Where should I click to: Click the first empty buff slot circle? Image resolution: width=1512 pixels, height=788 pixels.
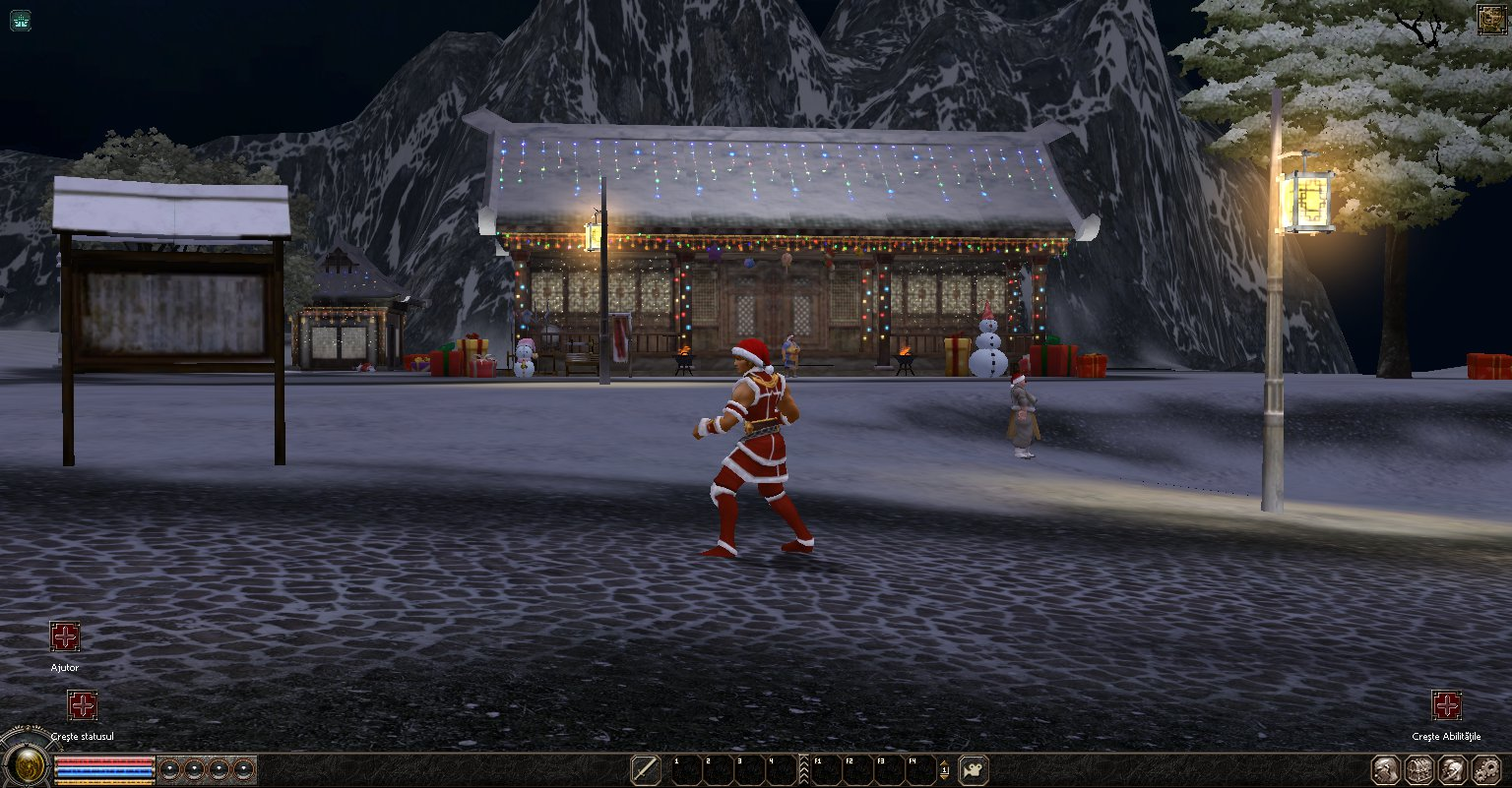[169, 768]
